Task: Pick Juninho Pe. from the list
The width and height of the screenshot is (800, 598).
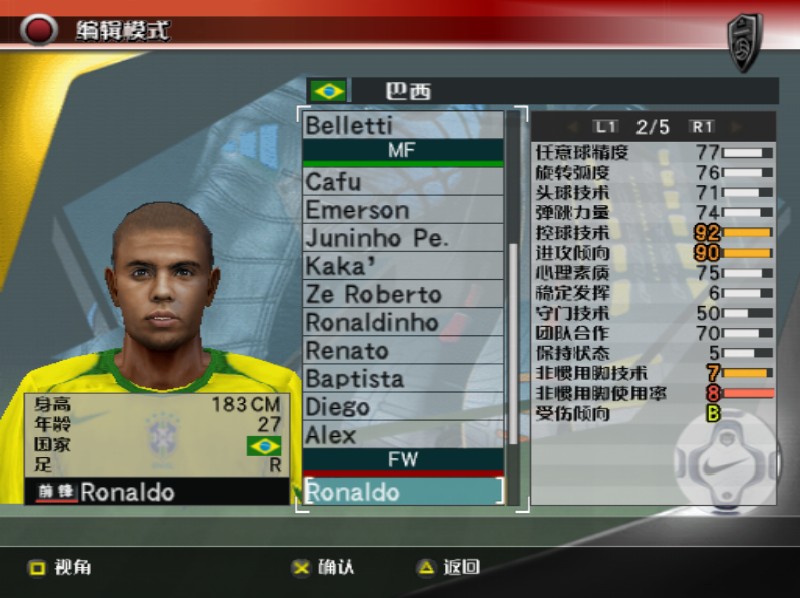Action: click(x=402, y=238)
